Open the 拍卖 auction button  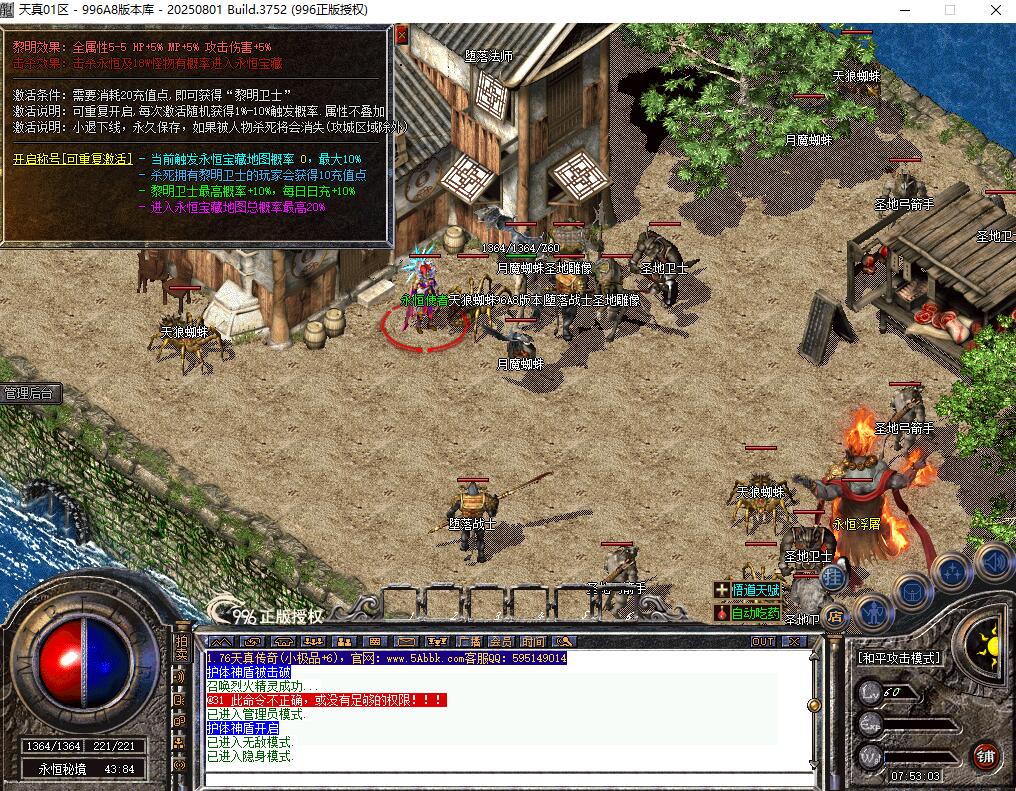[x=181, y=647]
